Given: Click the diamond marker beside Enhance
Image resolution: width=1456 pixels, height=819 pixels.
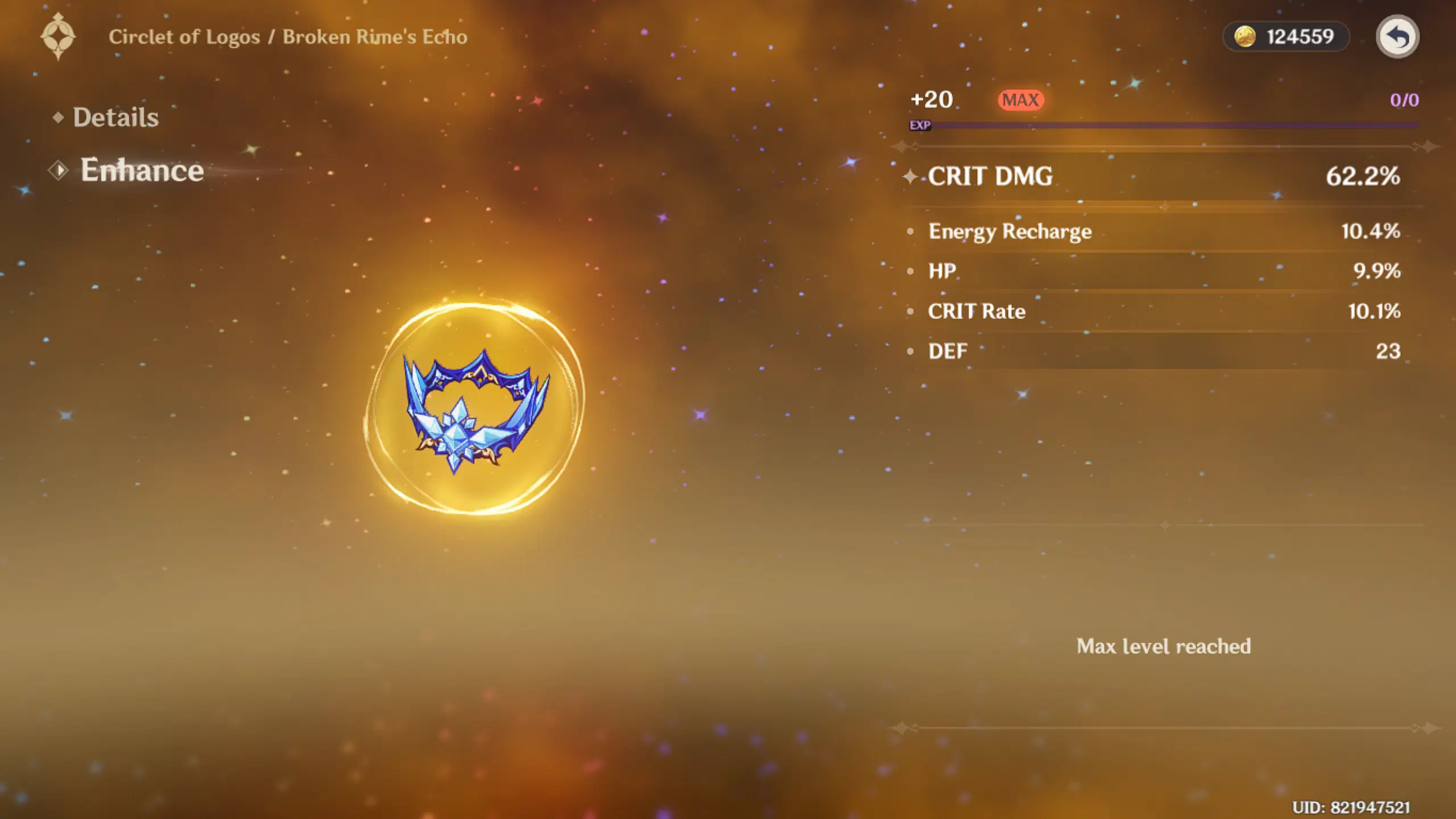Looking at the screenshot, I should tap(59, 171).
